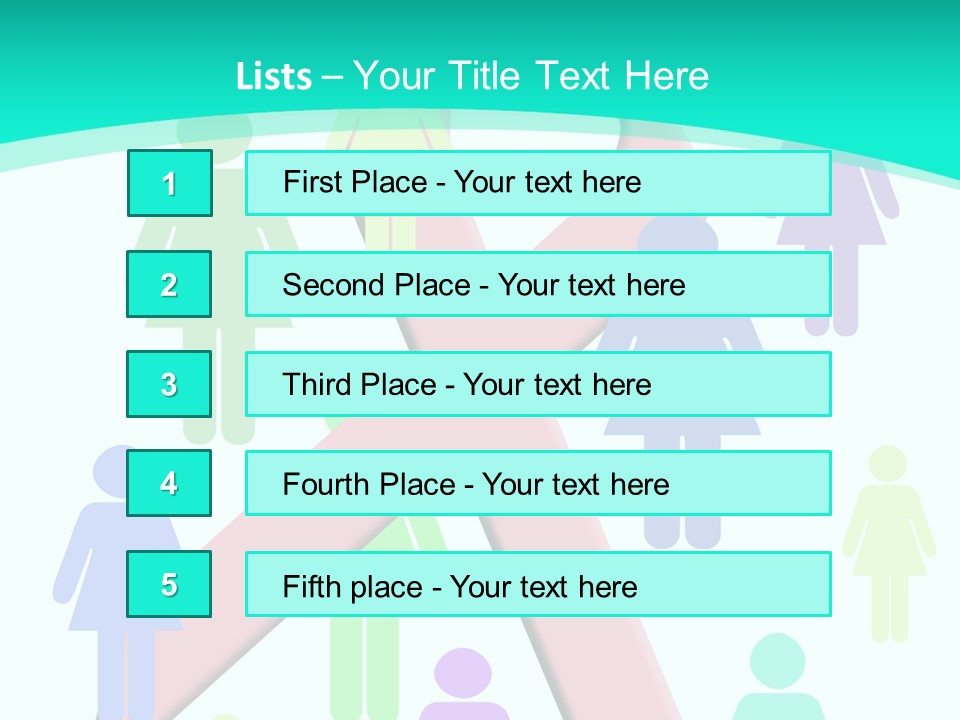Open the Fourth Place text row
Screen dimensions: 960x720
pos(538,484)
